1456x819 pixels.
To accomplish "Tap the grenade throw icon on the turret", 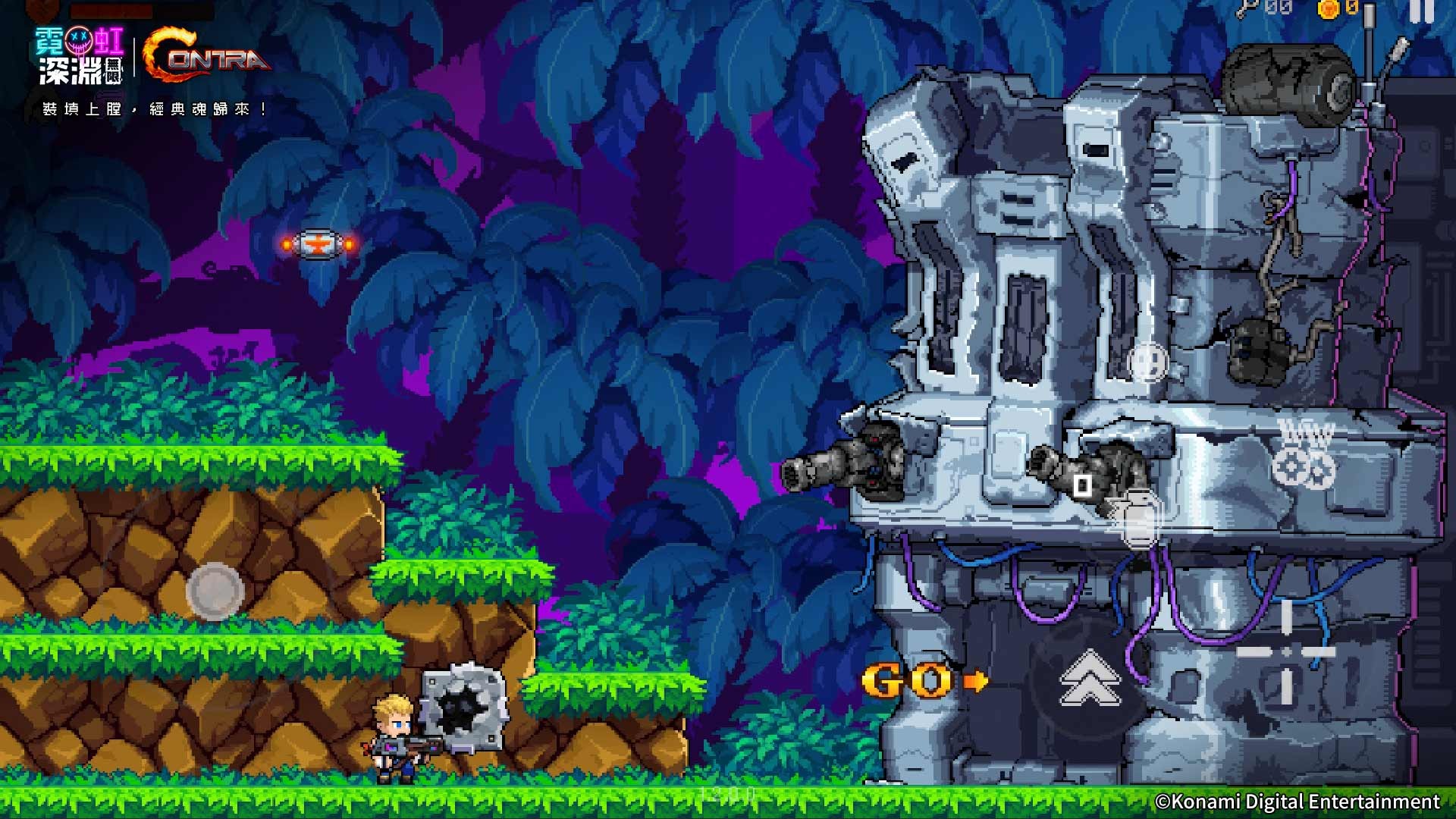I will point(1083,485).
